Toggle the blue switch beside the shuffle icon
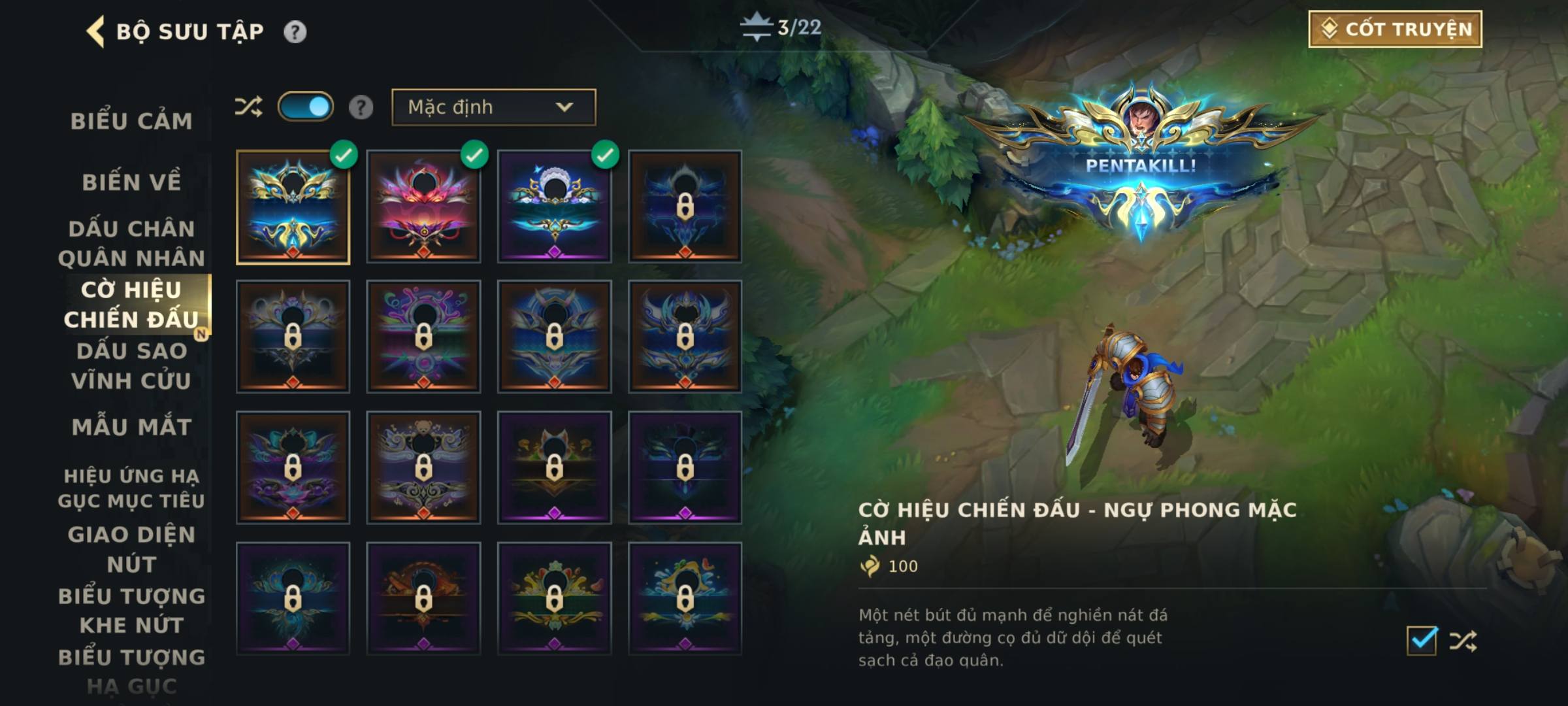This screenshot has width=1568, height=706. point(306,107)
